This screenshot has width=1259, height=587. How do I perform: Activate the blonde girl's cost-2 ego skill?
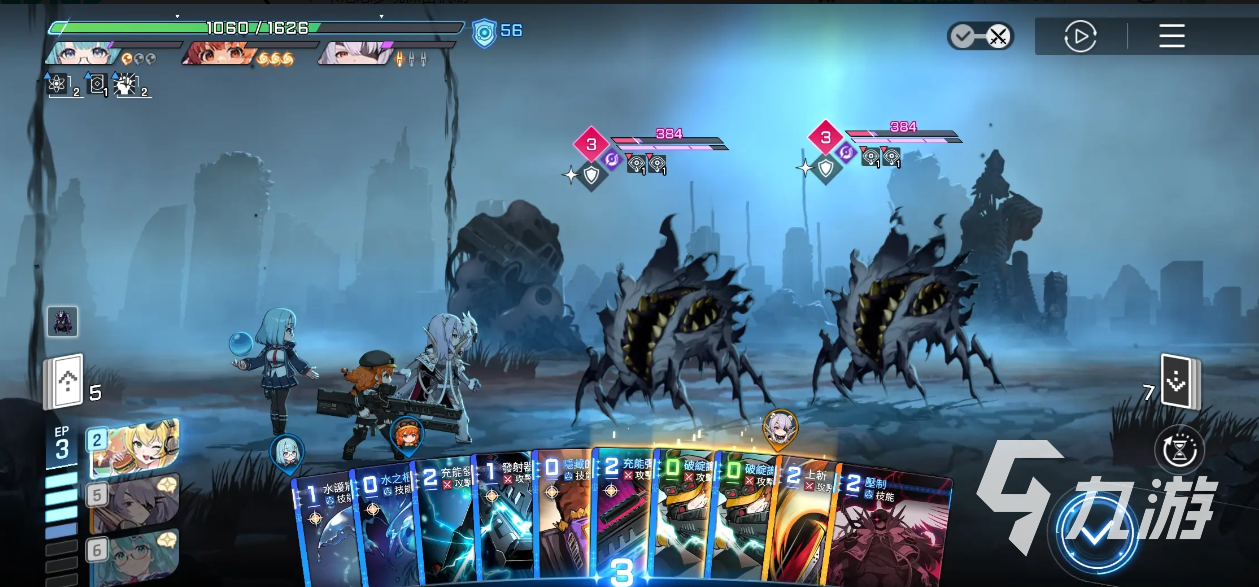pyautogui.click(x=134, y=449)
